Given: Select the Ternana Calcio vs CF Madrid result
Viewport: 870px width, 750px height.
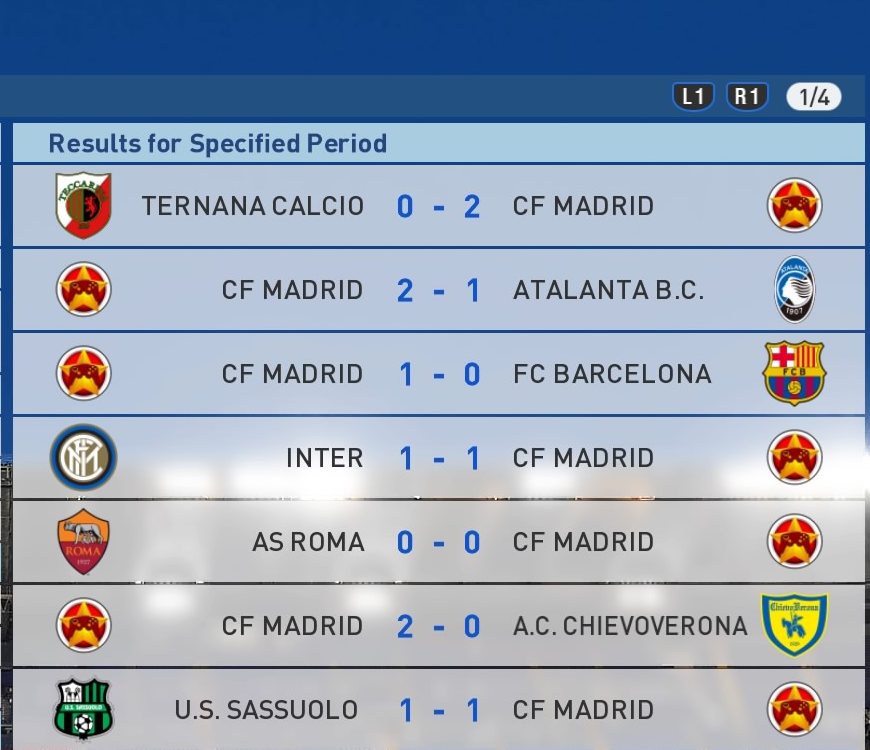Looking at the screenshot, I should point(438,206).
